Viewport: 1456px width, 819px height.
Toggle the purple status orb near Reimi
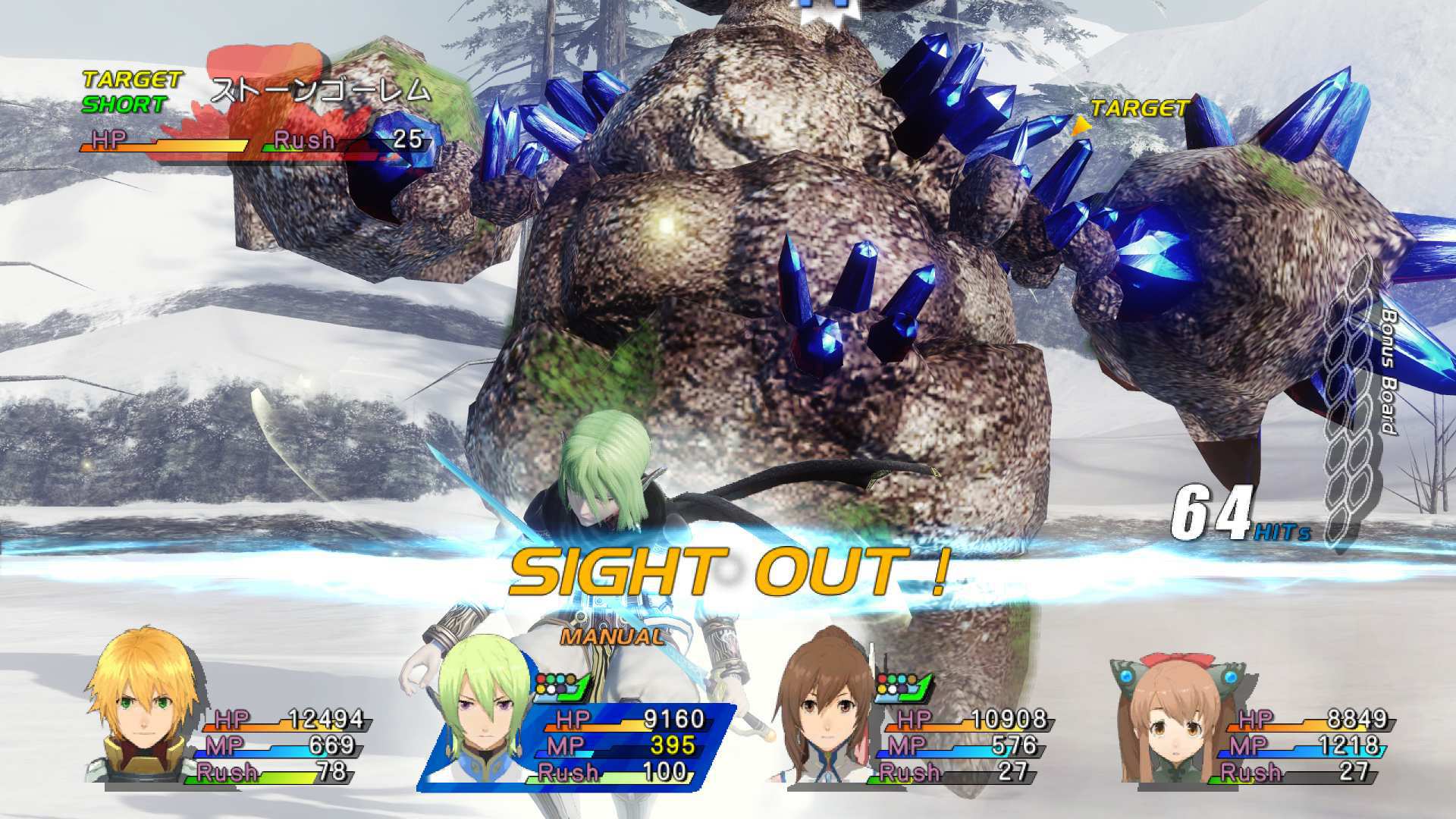[902, 689]
